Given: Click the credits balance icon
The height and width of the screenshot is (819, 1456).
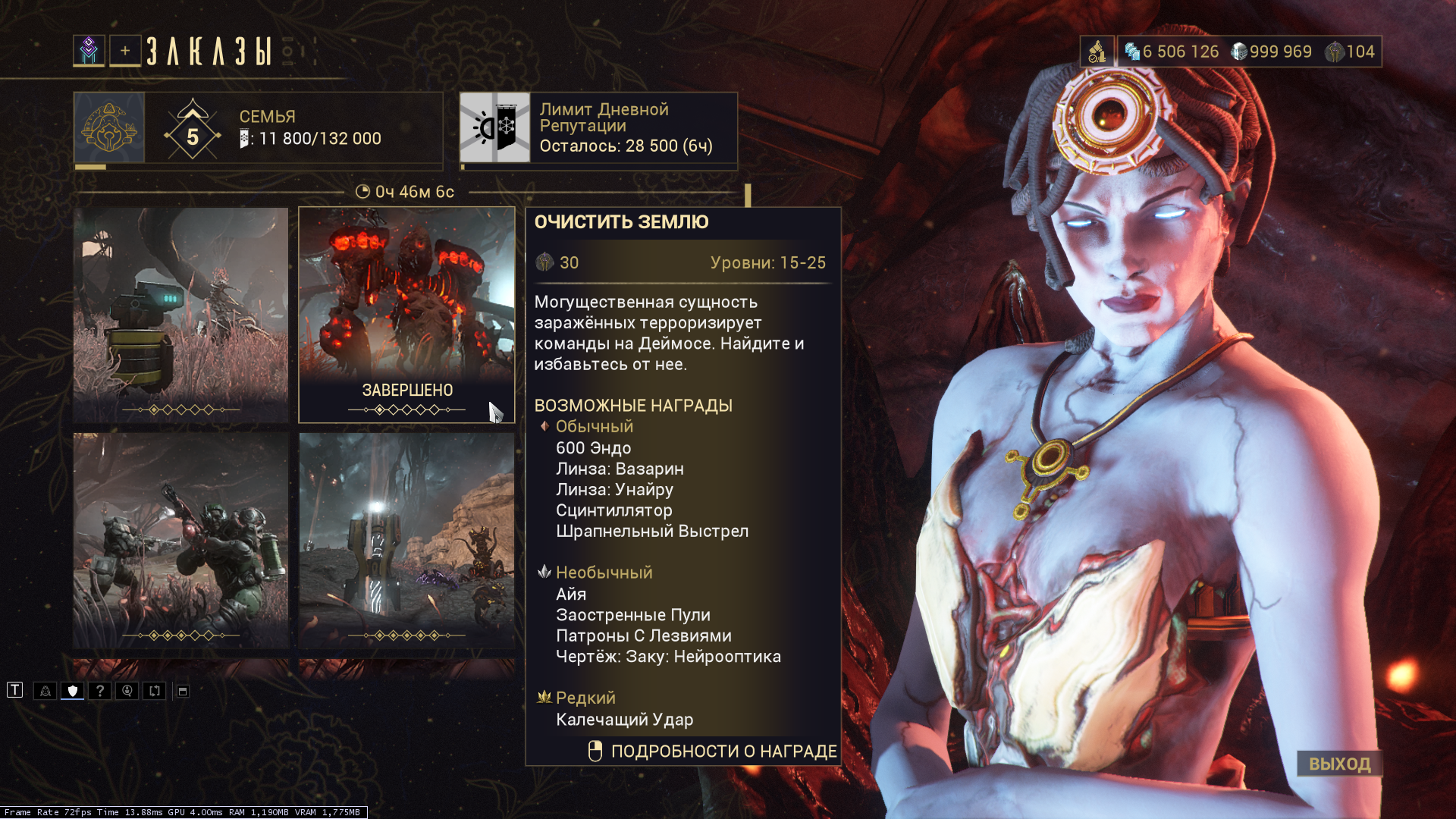Looking at the screenshot, I should pos(1132,52).
